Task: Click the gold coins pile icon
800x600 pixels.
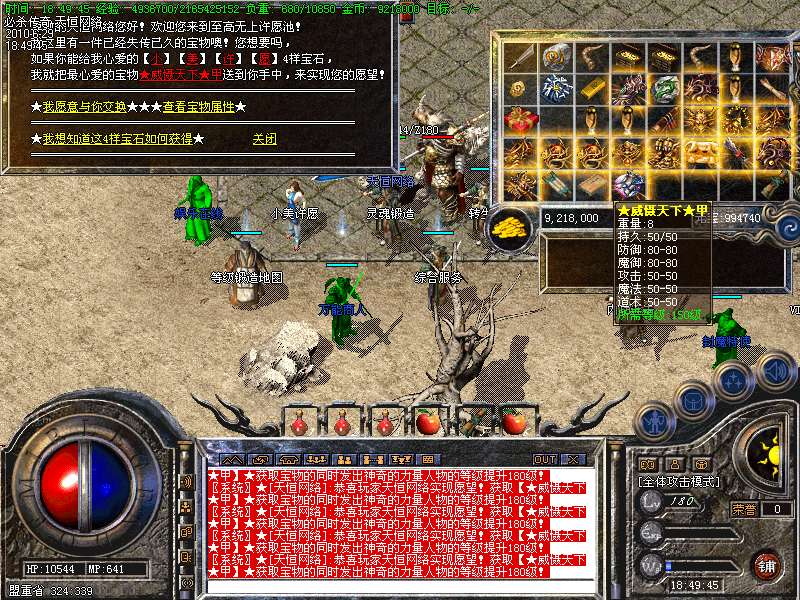Action: pyautogui.click(x=511, y=226)
